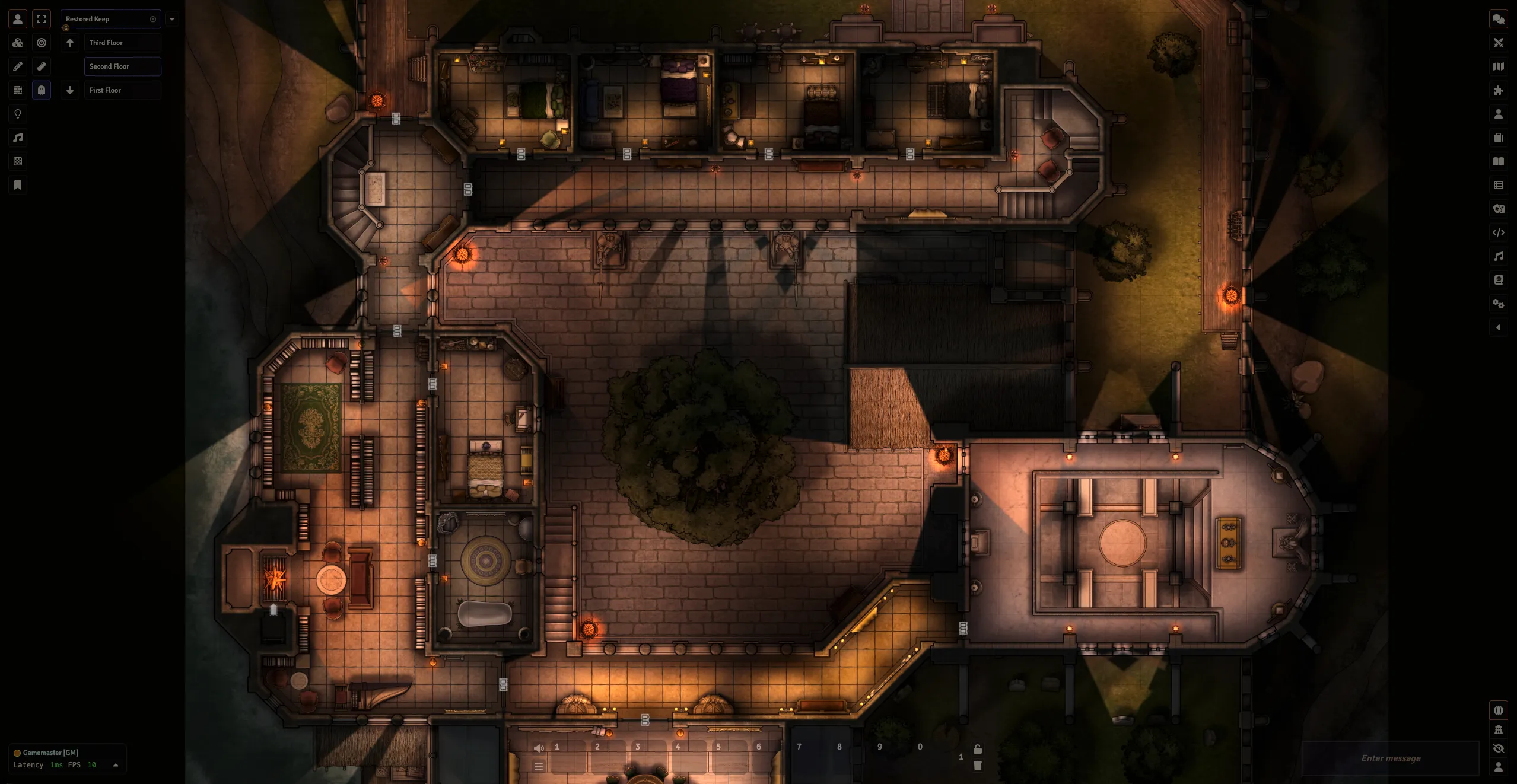
Task: Open the crossed swords combat tab
Action: point(1499,43)
